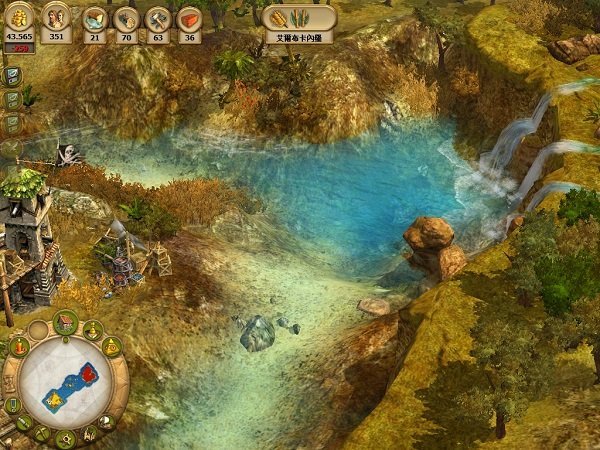Click the circular island minimap
This screenshot has width=600, height=450.
tap(66, 383)
